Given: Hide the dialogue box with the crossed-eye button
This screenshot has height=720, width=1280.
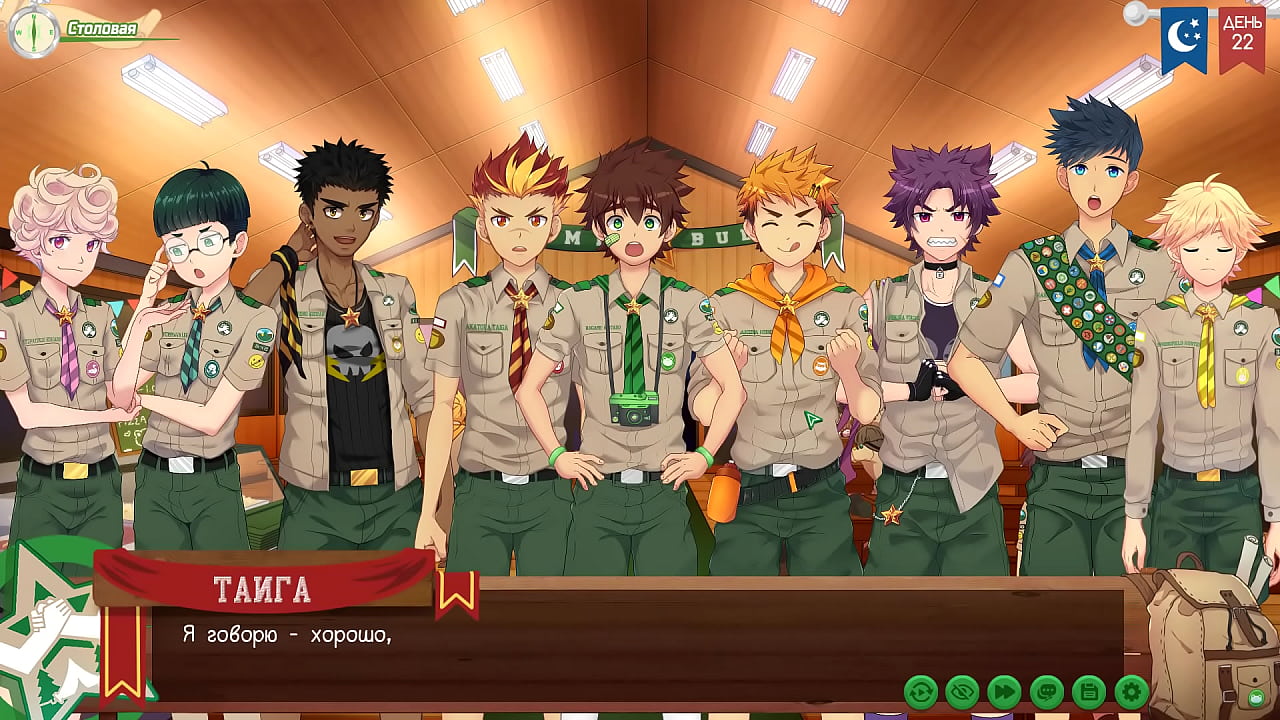Looking at the screenshot, I should 962,691.
